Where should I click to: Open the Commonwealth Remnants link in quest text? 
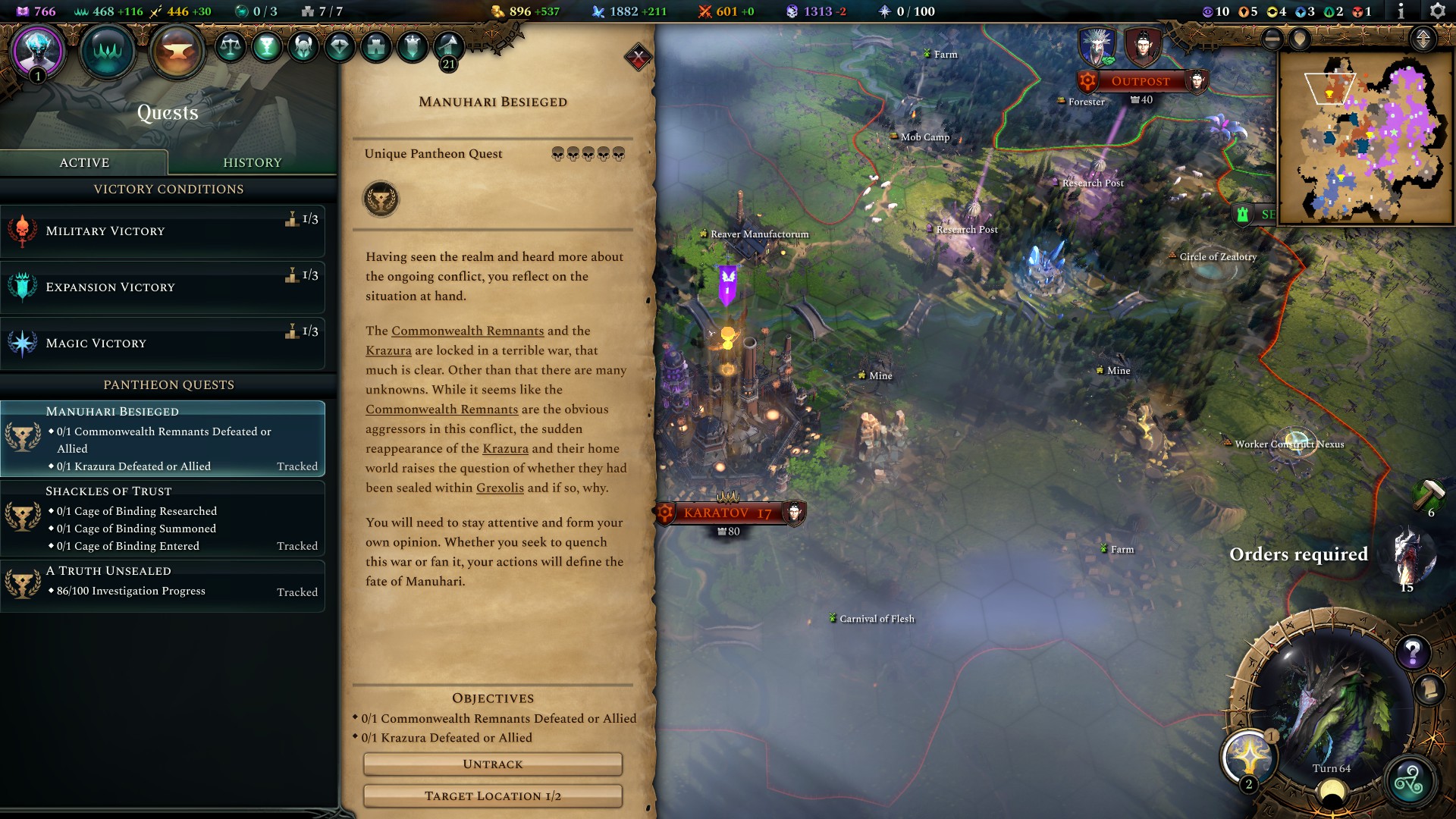point(466,331)
